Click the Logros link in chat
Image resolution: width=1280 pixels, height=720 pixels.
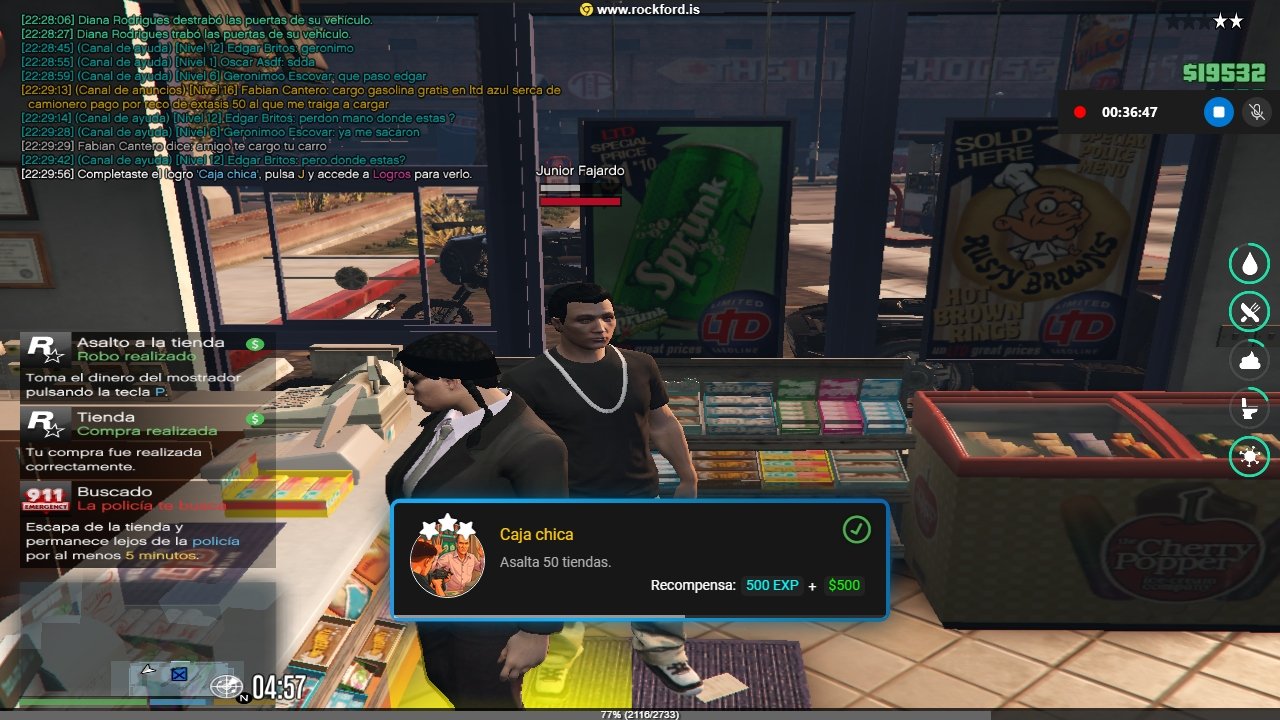coord(391,174)
